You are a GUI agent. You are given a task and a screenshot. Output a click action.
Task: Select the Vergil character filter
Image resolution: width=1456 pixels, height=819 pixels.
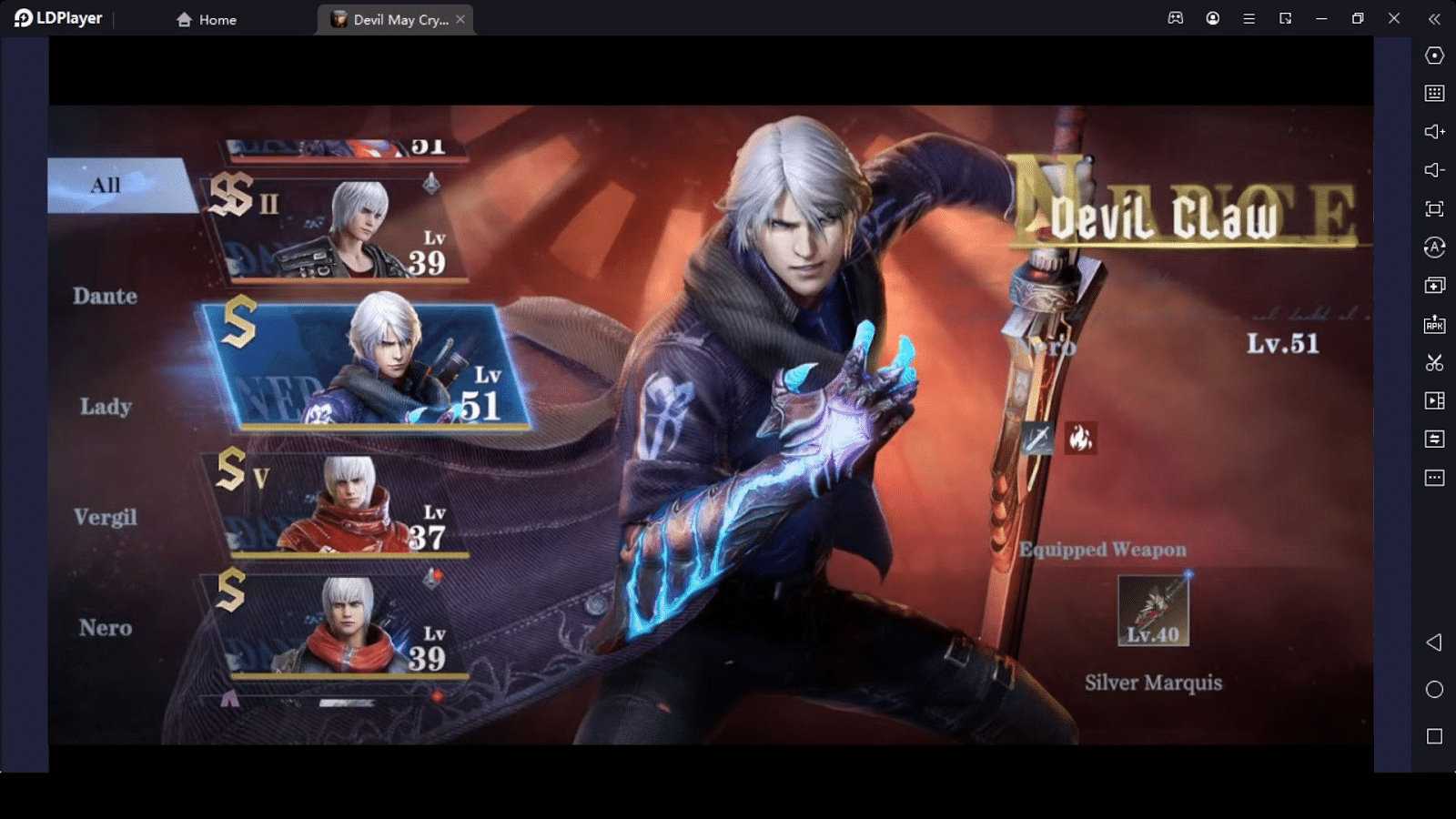pyautogui.click(x=105, y=517)
